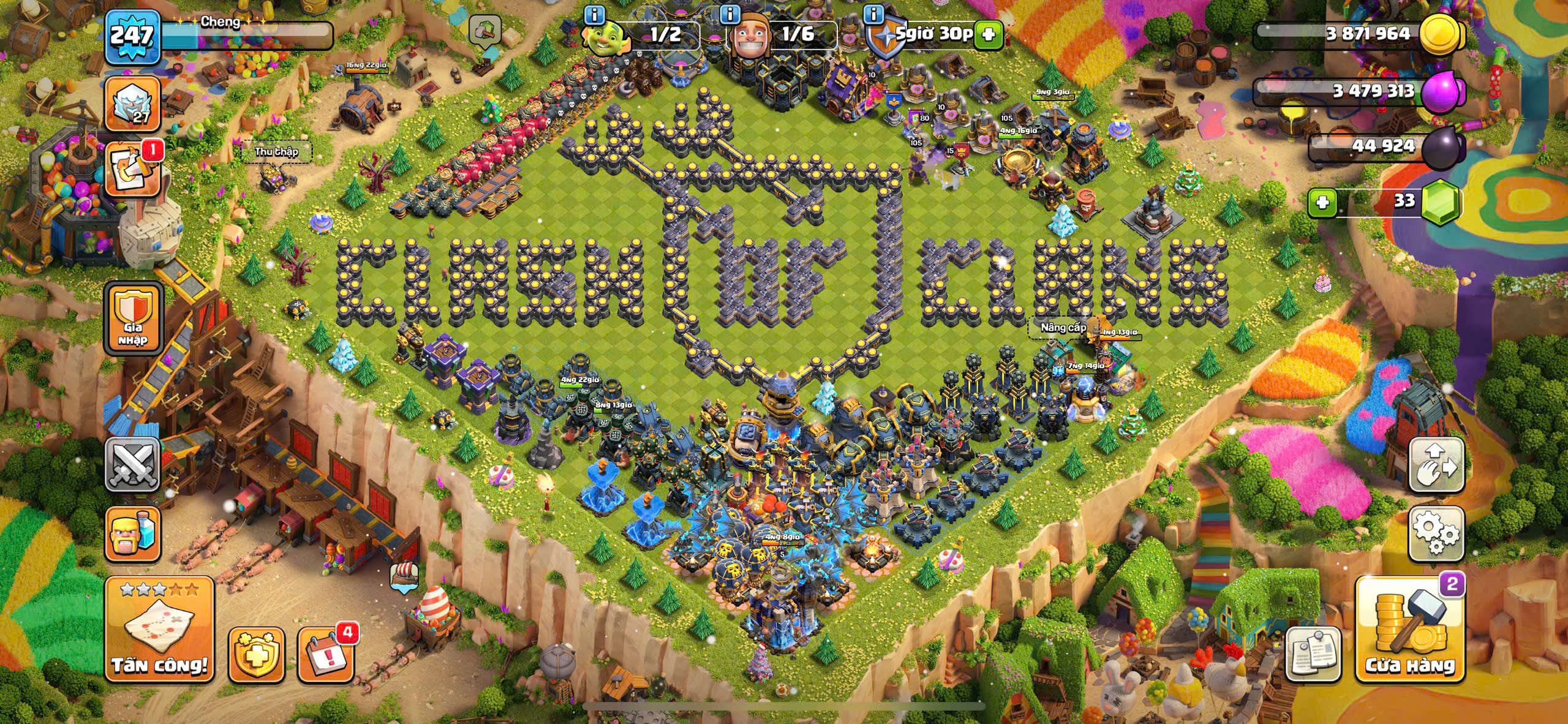Open the settings gears menu
This screenshot has width=1568, height=724.
pyautogui.click(x=1436, y=534)
